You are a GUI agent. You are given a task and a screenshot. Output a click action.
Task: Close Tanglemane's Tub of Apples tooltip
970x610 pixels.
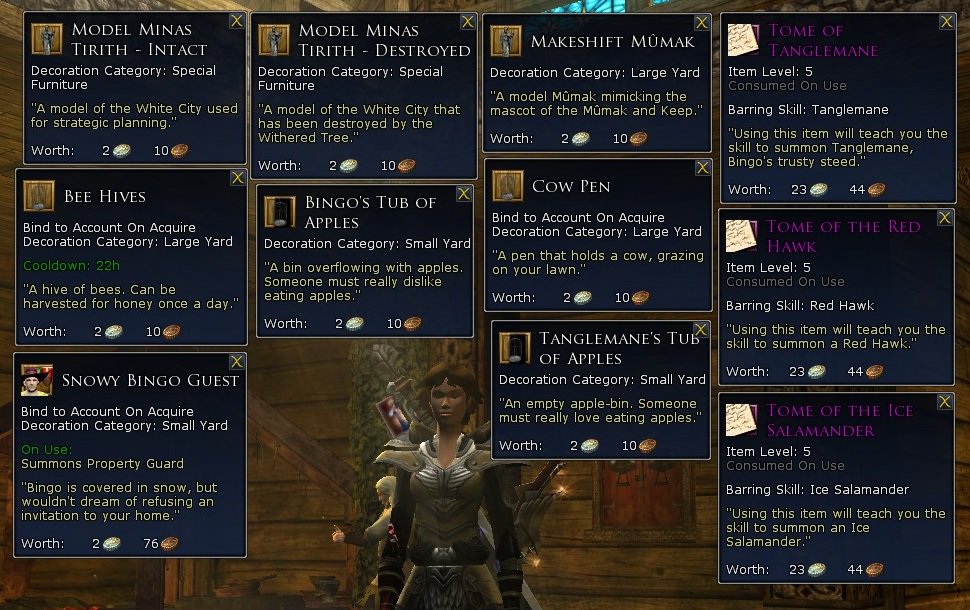pos(702,329)
